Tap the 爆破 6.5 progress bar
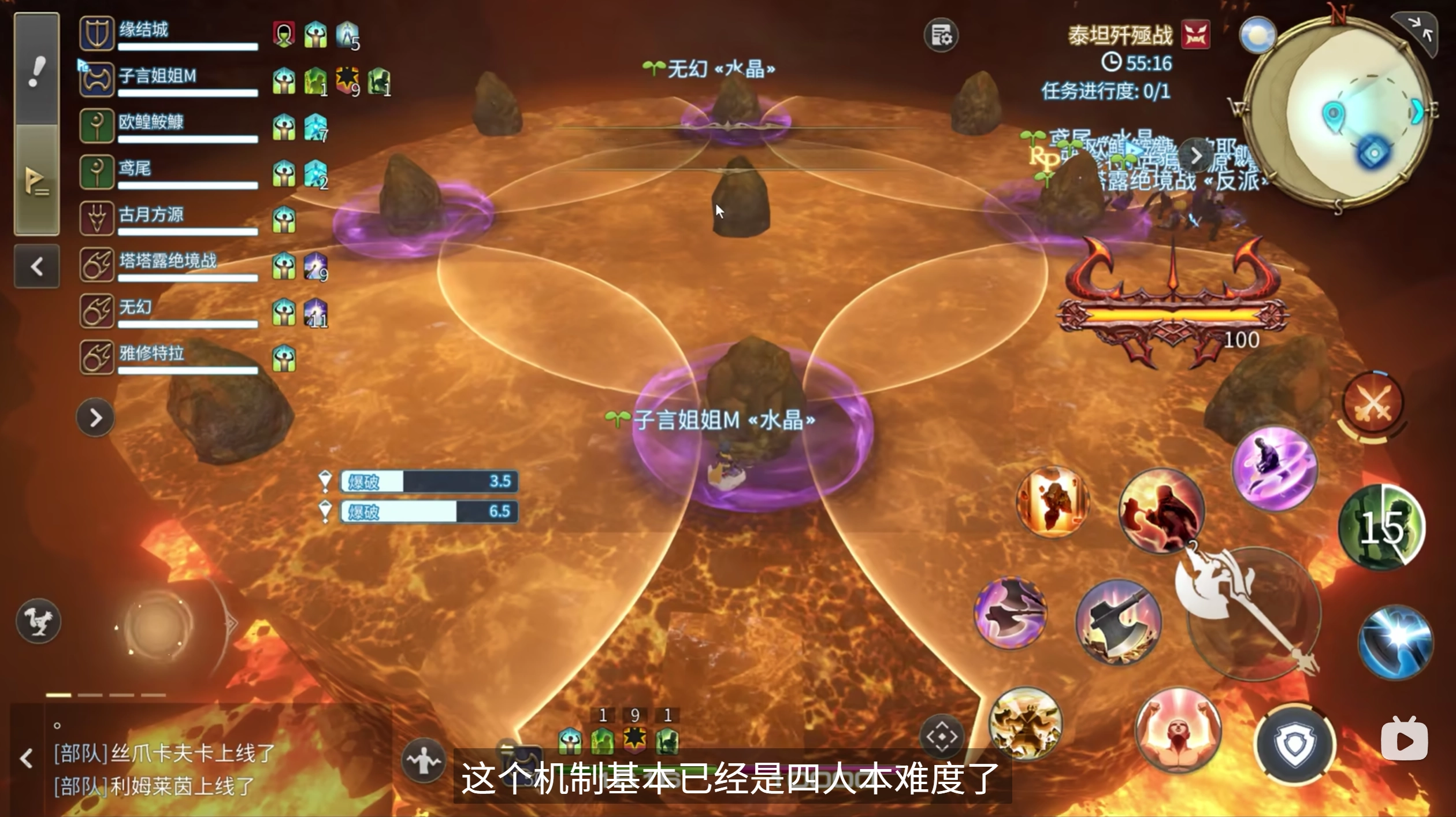Screen dimensions: 1456x817 click(x=428, y=513)
